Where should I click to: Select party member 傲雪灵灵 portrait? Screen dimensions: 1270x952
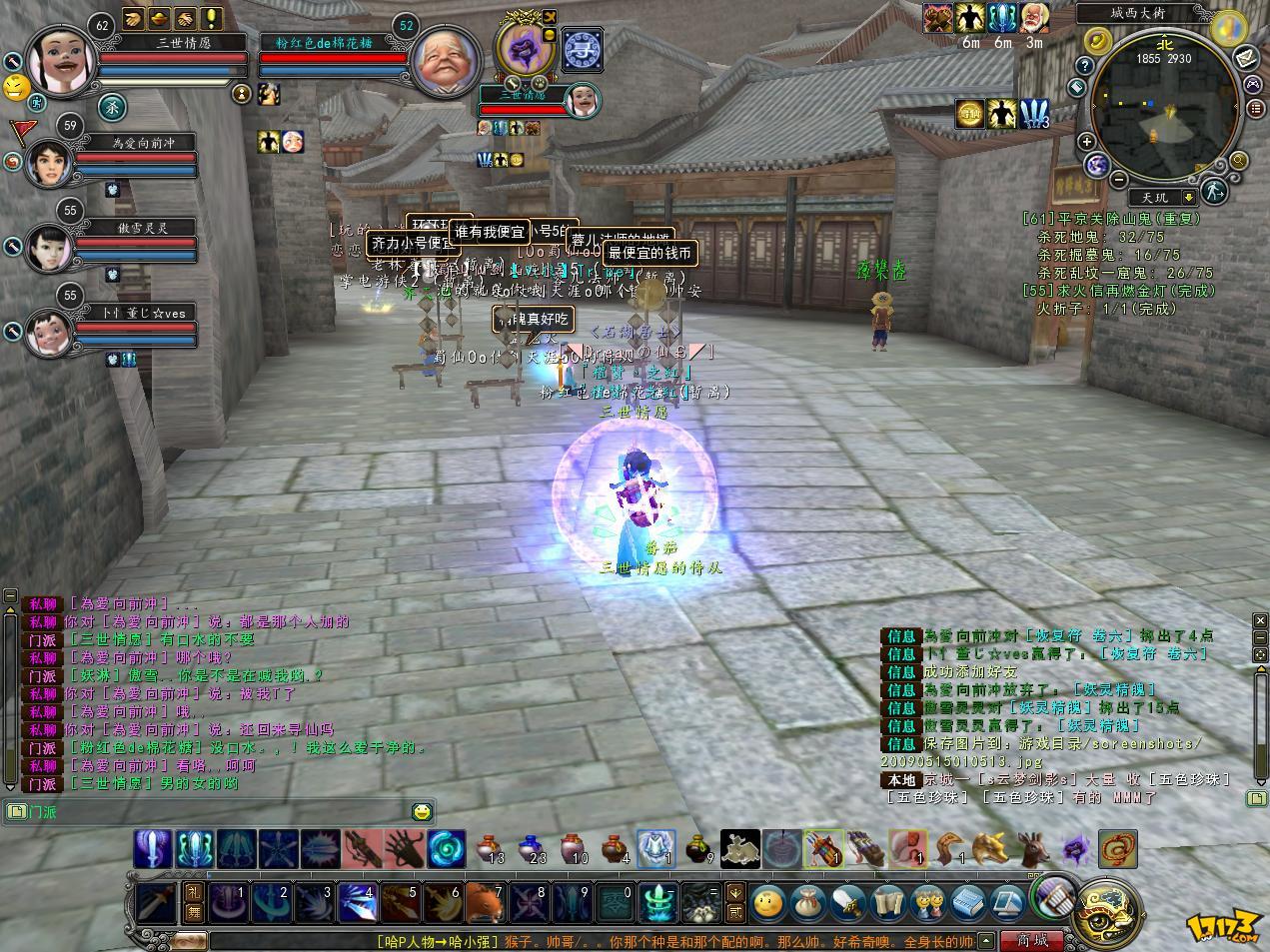pyautogui.click(x=47, y=247)
